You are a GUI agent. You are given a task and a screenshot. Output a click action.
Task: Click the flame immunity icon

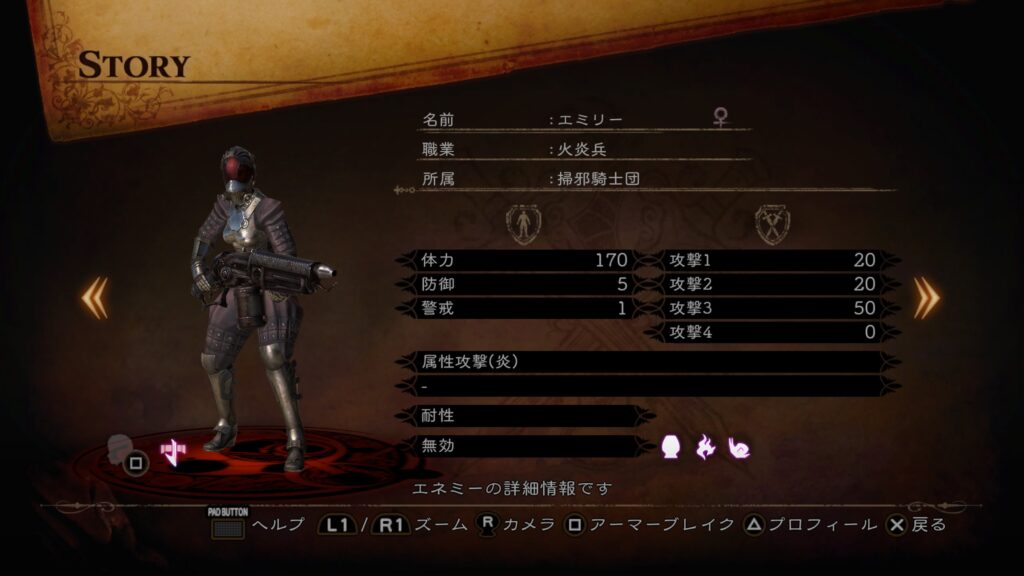click(x=706, y=447)
